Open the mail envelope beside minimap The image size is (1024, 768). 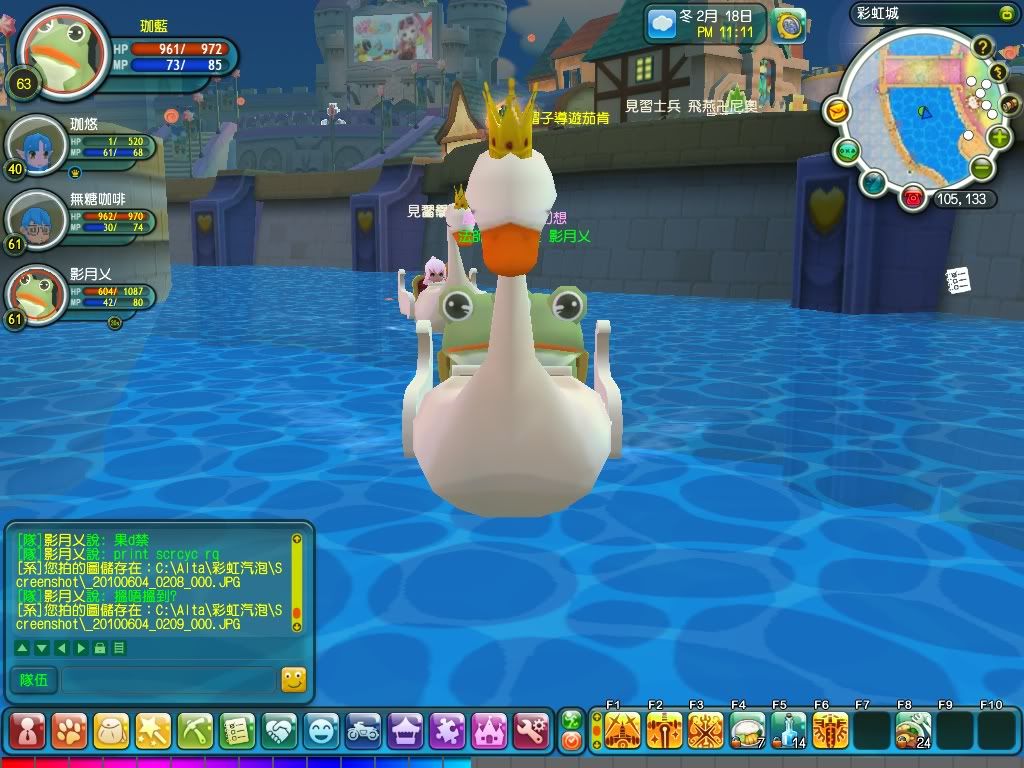(x=837, y=111)
